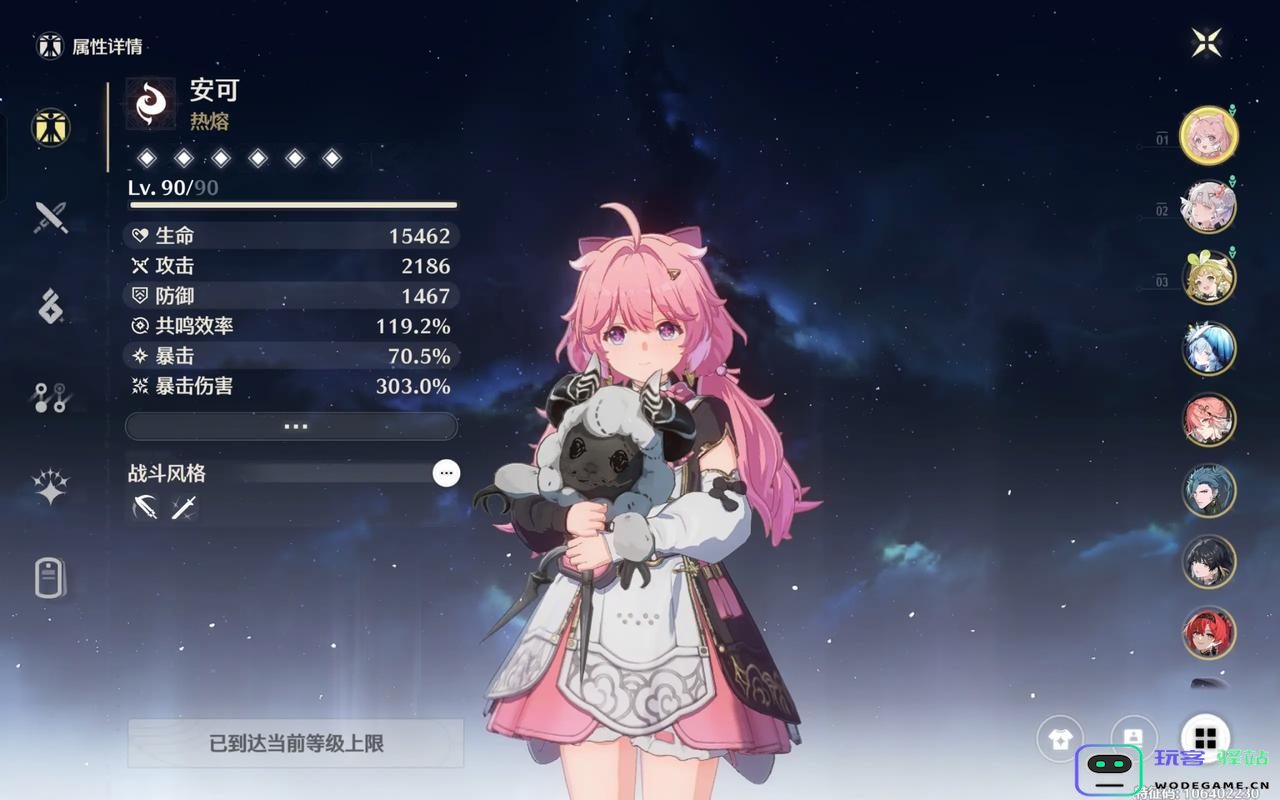Screen dimensions: 1280x800
Task: Pick the blonde character with green bow in slot 03
Action: coord(1209,277)
